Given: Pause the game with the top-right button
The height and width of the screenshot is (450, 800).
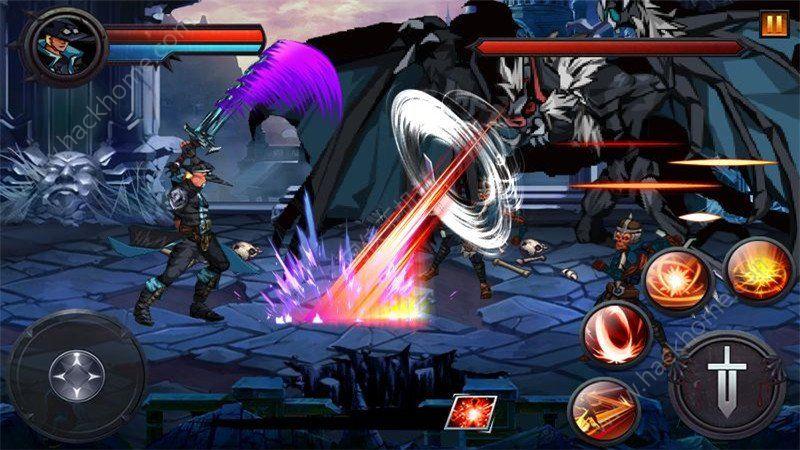Looking at the screenshot, I should [x=771, y=22].
